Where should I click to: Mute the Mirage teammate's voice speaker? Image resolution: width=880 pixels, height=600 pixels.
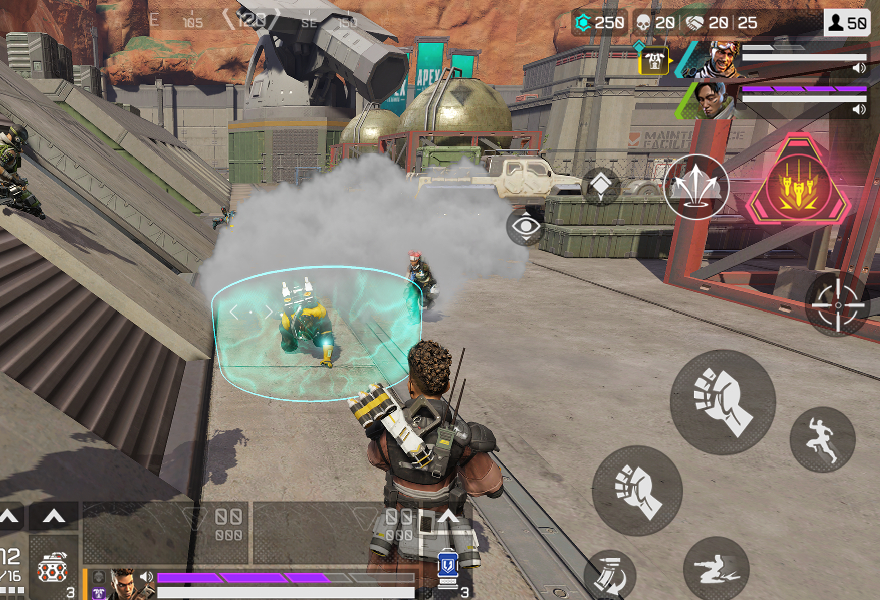tap(859, 68)
